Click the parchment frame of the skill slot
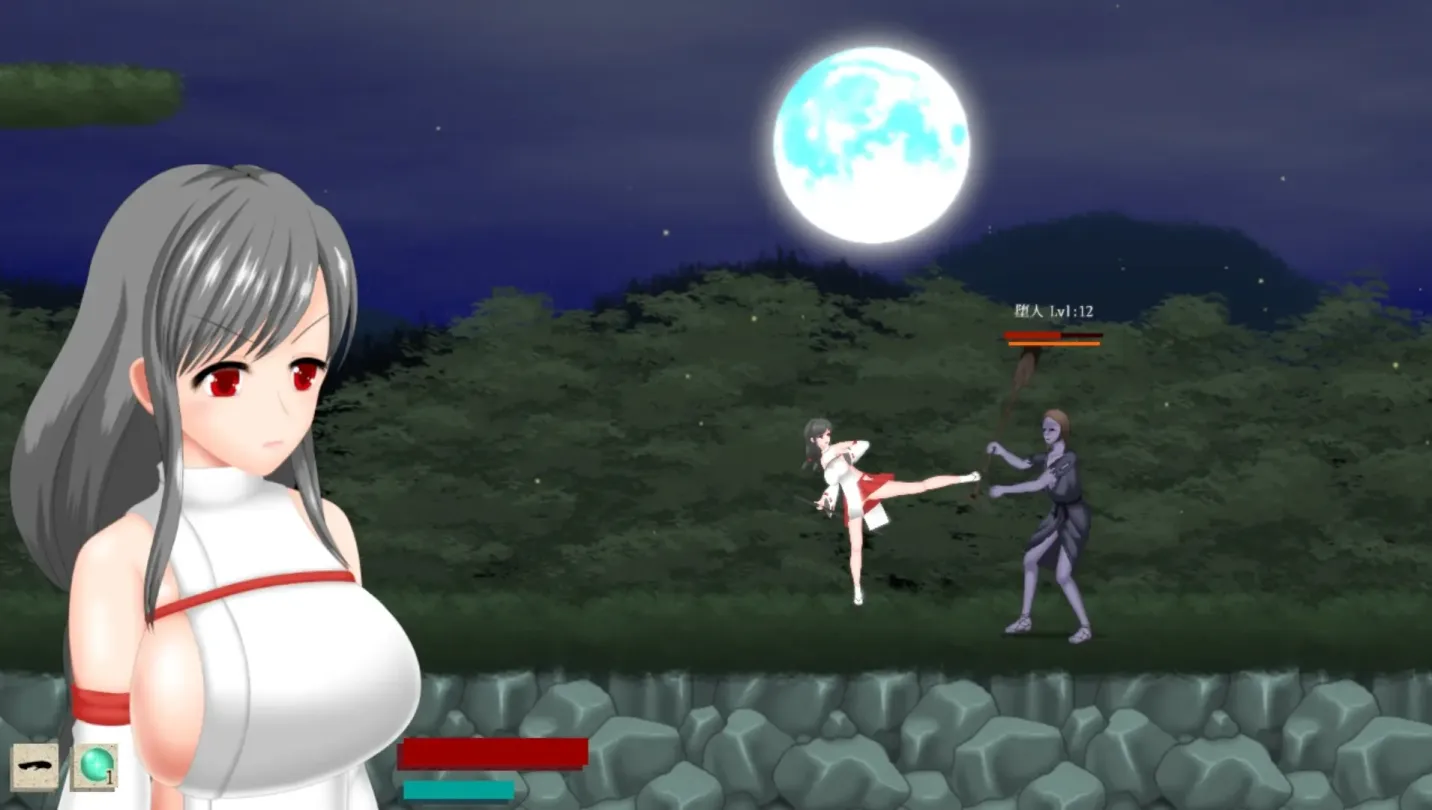This screenshot has width=1432, height=810. [33, 747]
